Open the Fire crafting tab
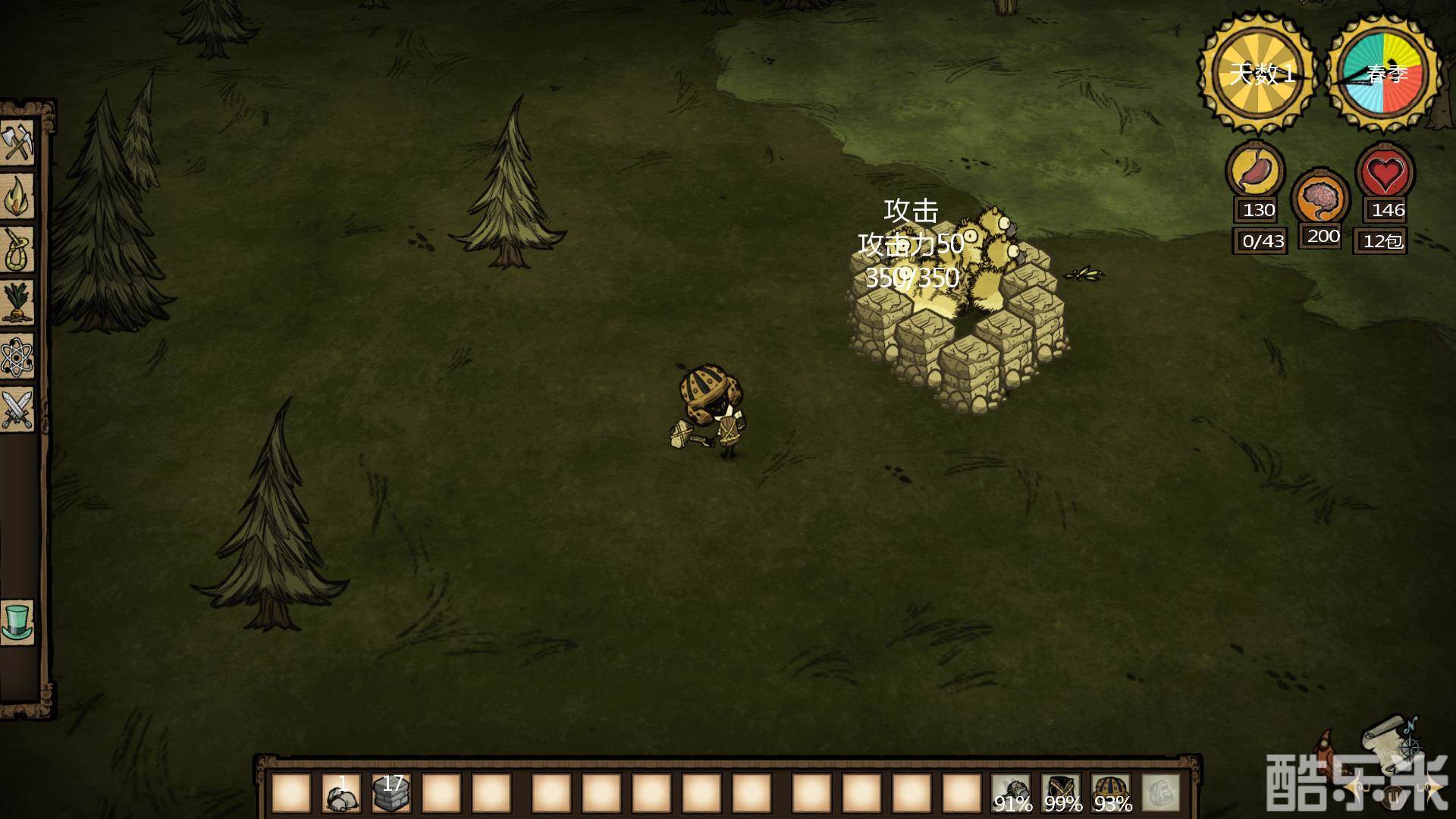Screen dimensions: 1456x819 point(18,196)
